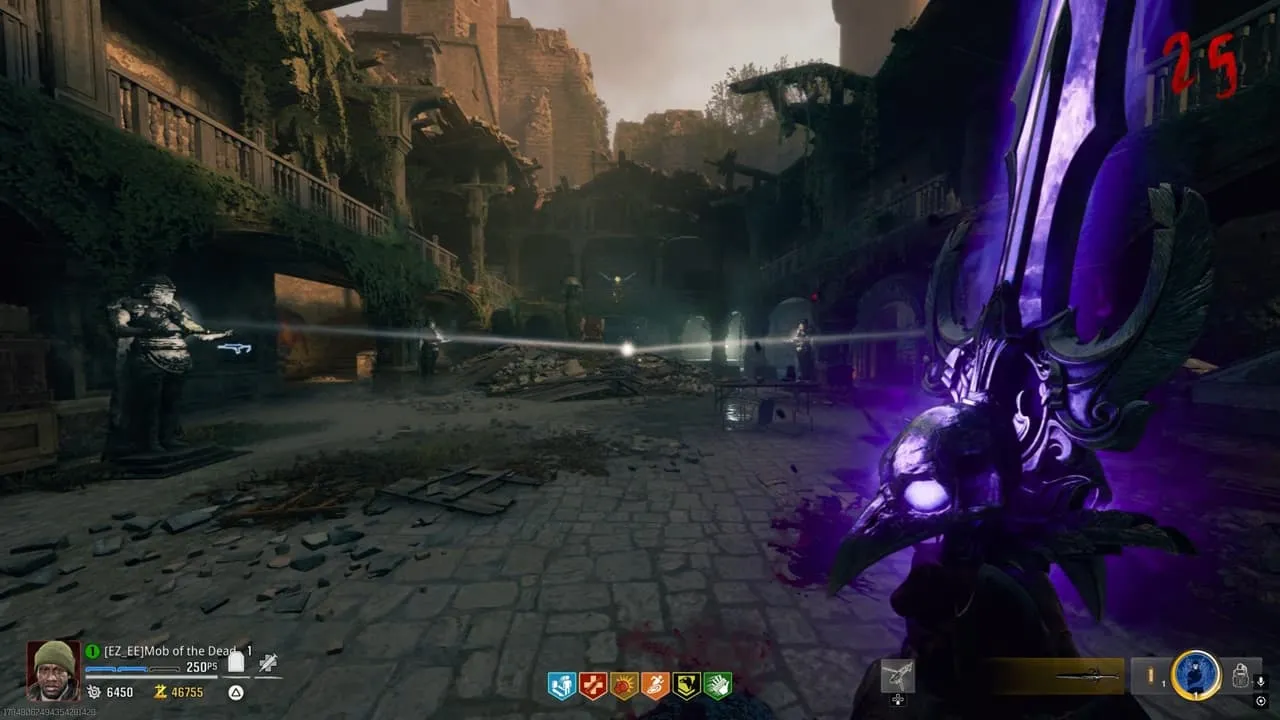1280x720 pixels.
Task: Select the sun and fist perk icon
Action: pos(624,685)
